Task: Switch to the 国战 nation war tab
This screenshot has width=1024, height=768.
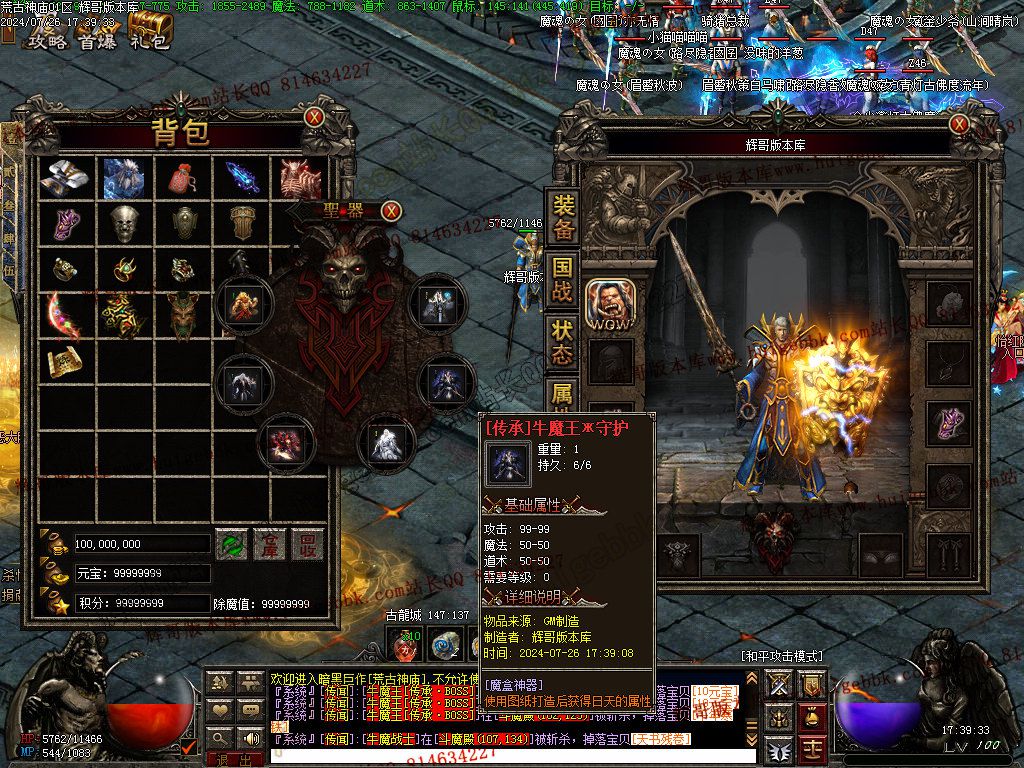Action: pyautogui.click(x=564, y=279)
